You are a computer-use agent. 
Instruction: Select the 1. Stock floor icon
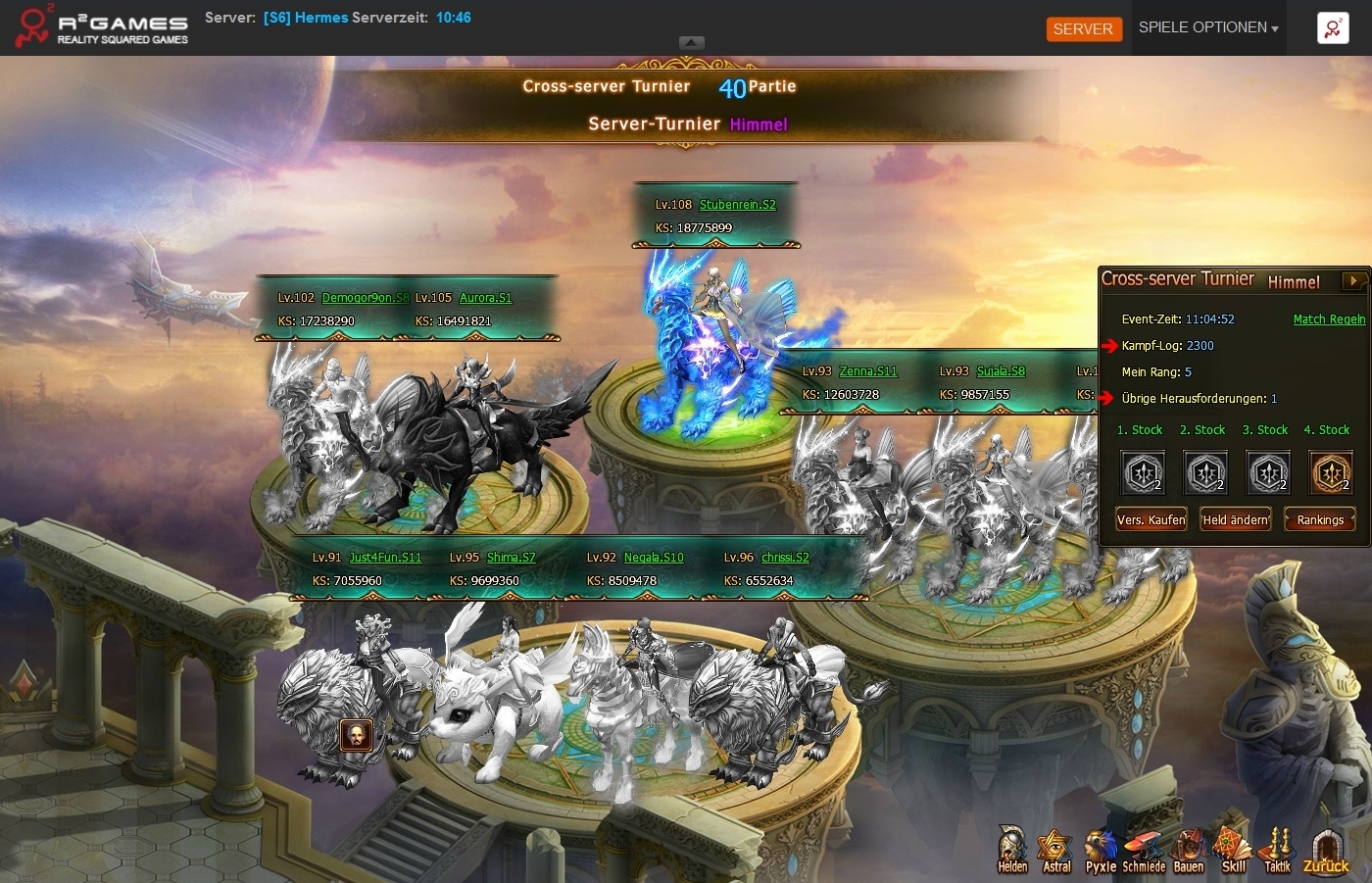(1144, 473)
